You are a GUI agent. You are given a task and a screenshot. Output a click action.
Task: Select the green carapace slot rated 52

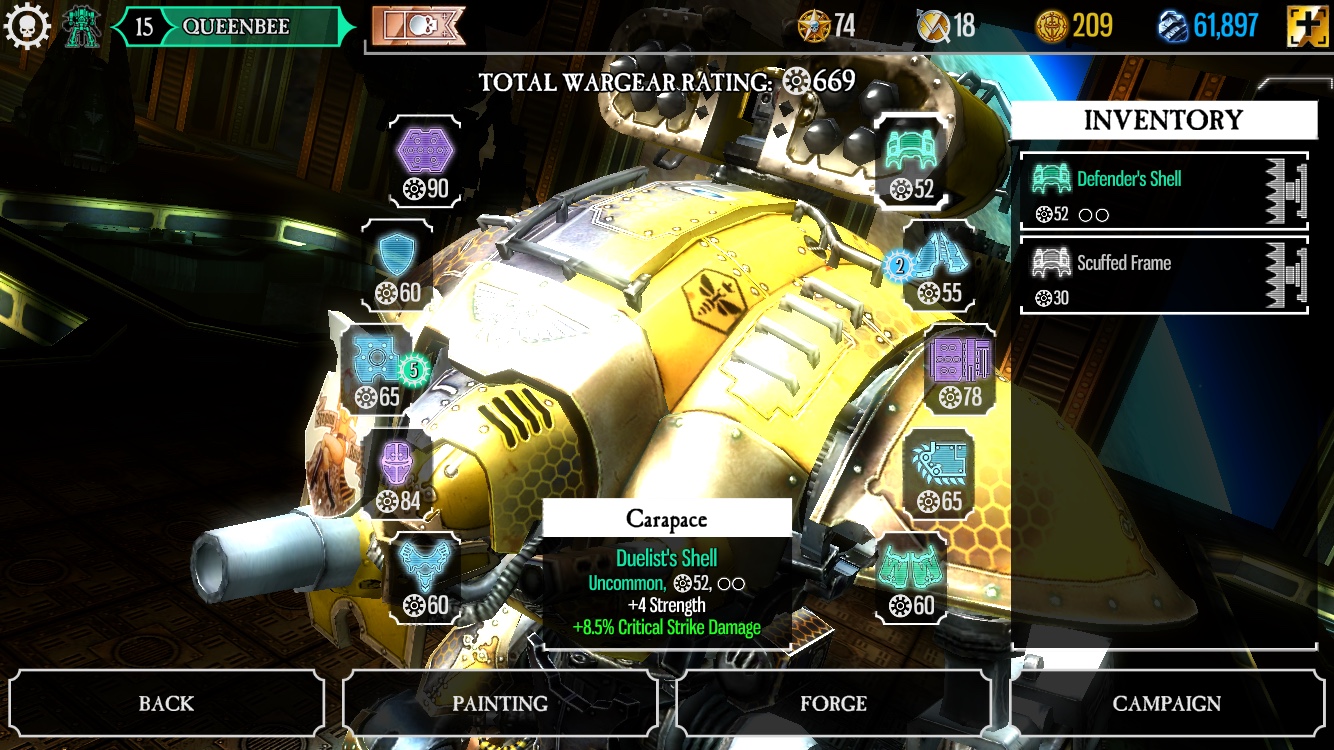point(911,160)
